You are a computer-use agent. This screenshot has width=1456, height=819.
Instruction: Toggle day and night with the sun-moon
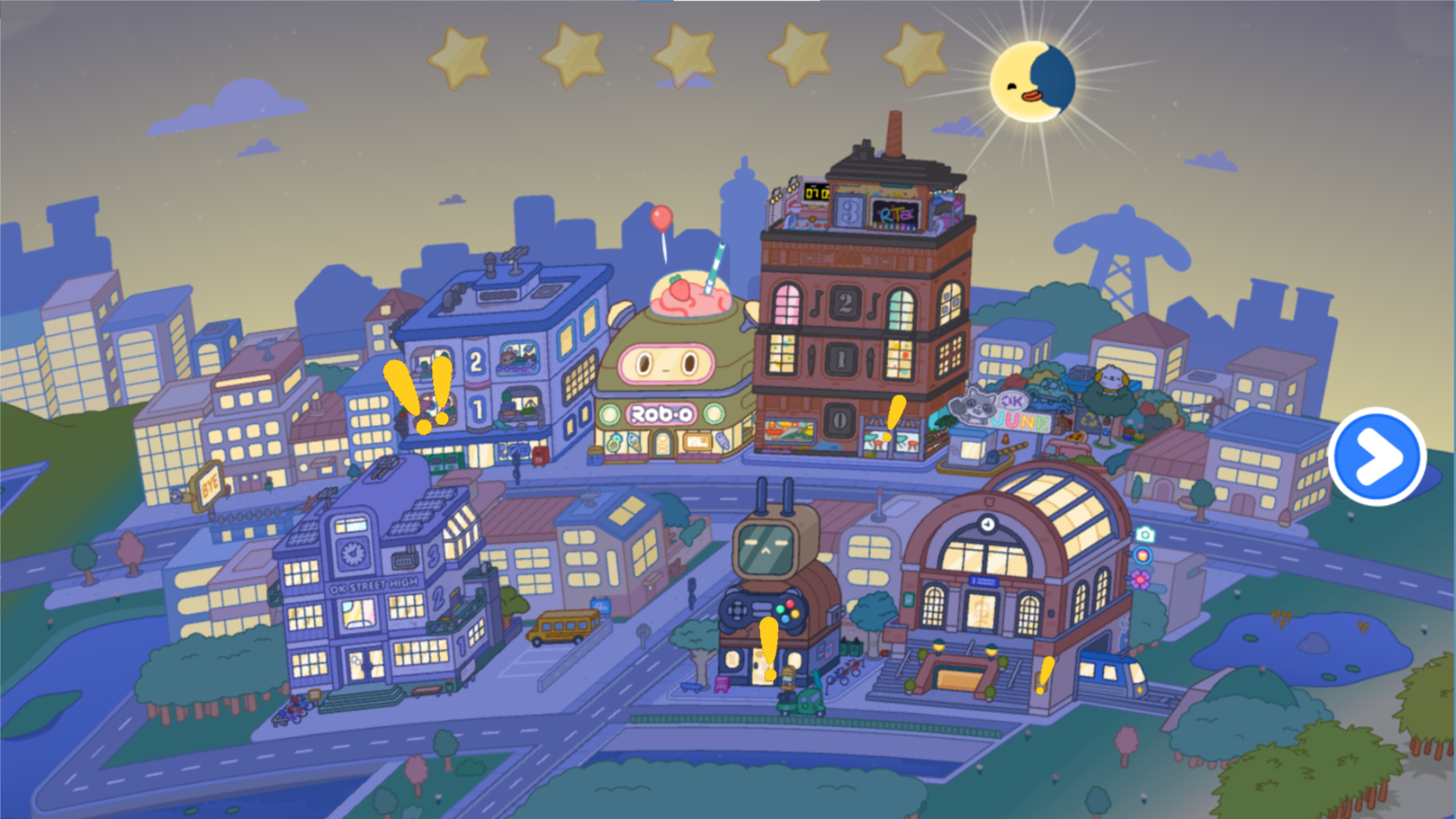coord(1031,80)
